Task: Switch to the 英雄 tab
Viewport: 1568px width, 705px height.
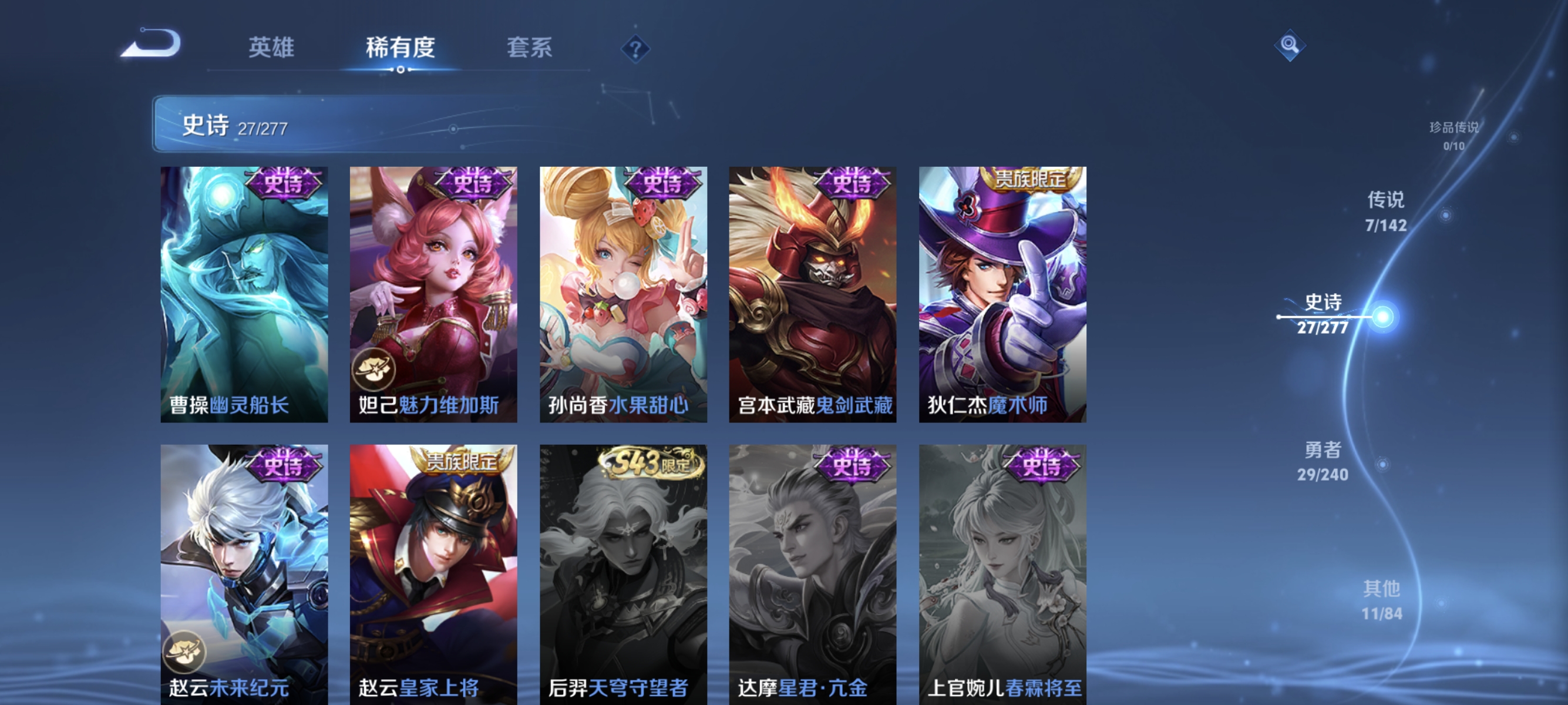Action: pos(271,48)
